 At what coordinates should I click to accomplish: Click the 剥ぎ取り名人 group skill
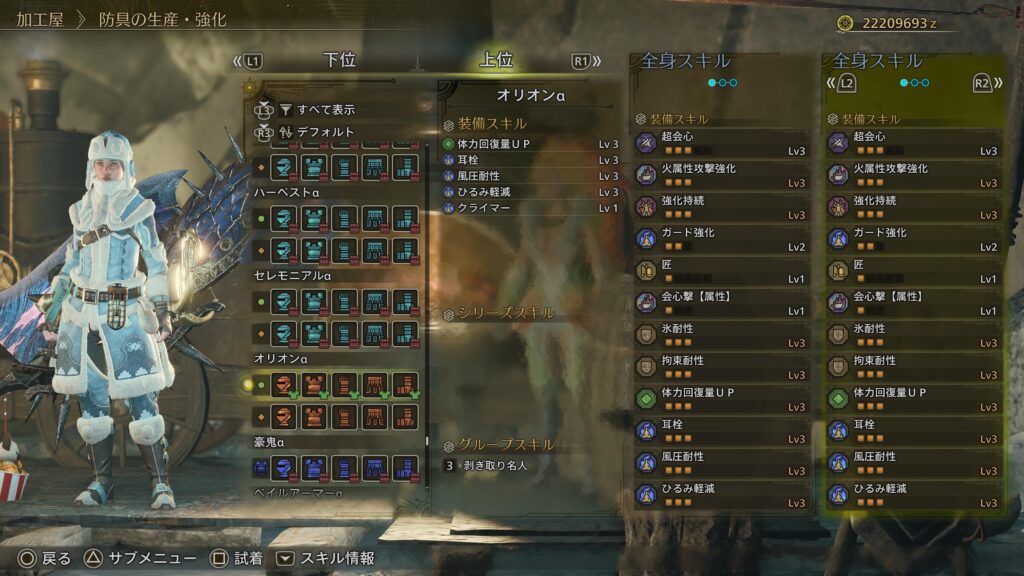[x=497, y=465]
